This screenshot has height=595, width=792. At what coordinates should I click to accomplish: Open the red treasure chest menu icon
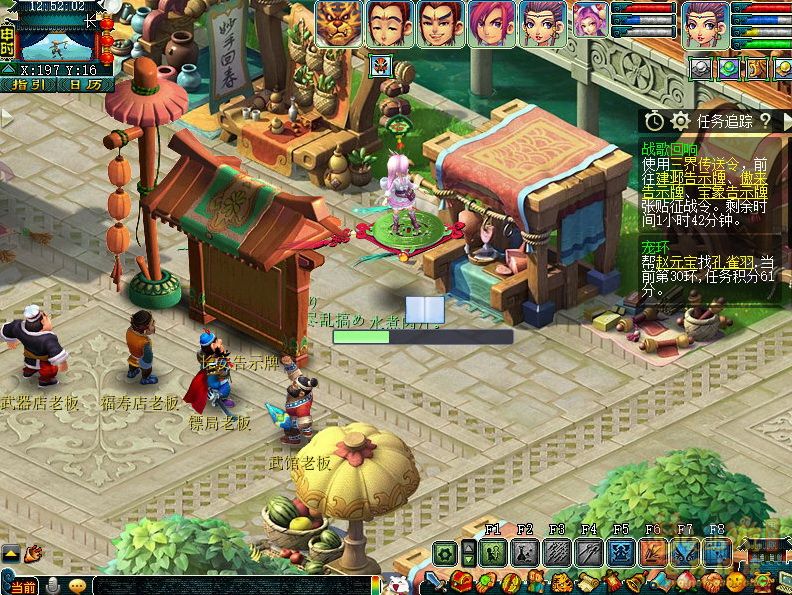[461, 581]
